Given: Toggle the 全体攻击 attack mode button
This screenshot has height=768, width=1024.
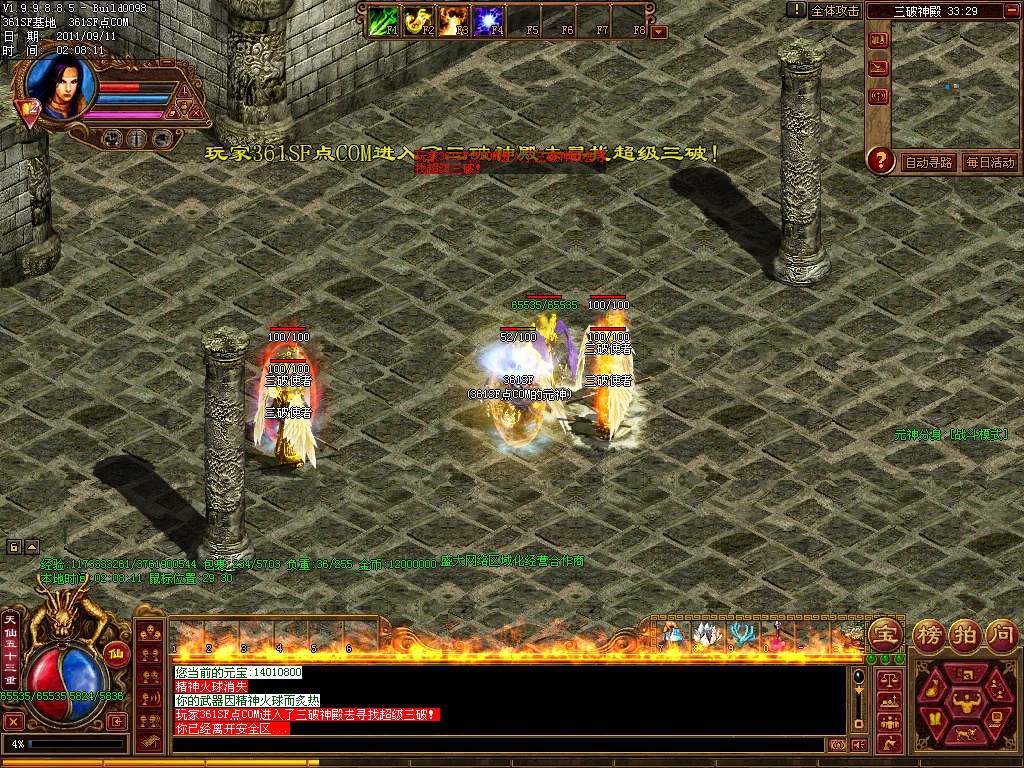Looking at the screenshot, I should [x=835, y=10].
